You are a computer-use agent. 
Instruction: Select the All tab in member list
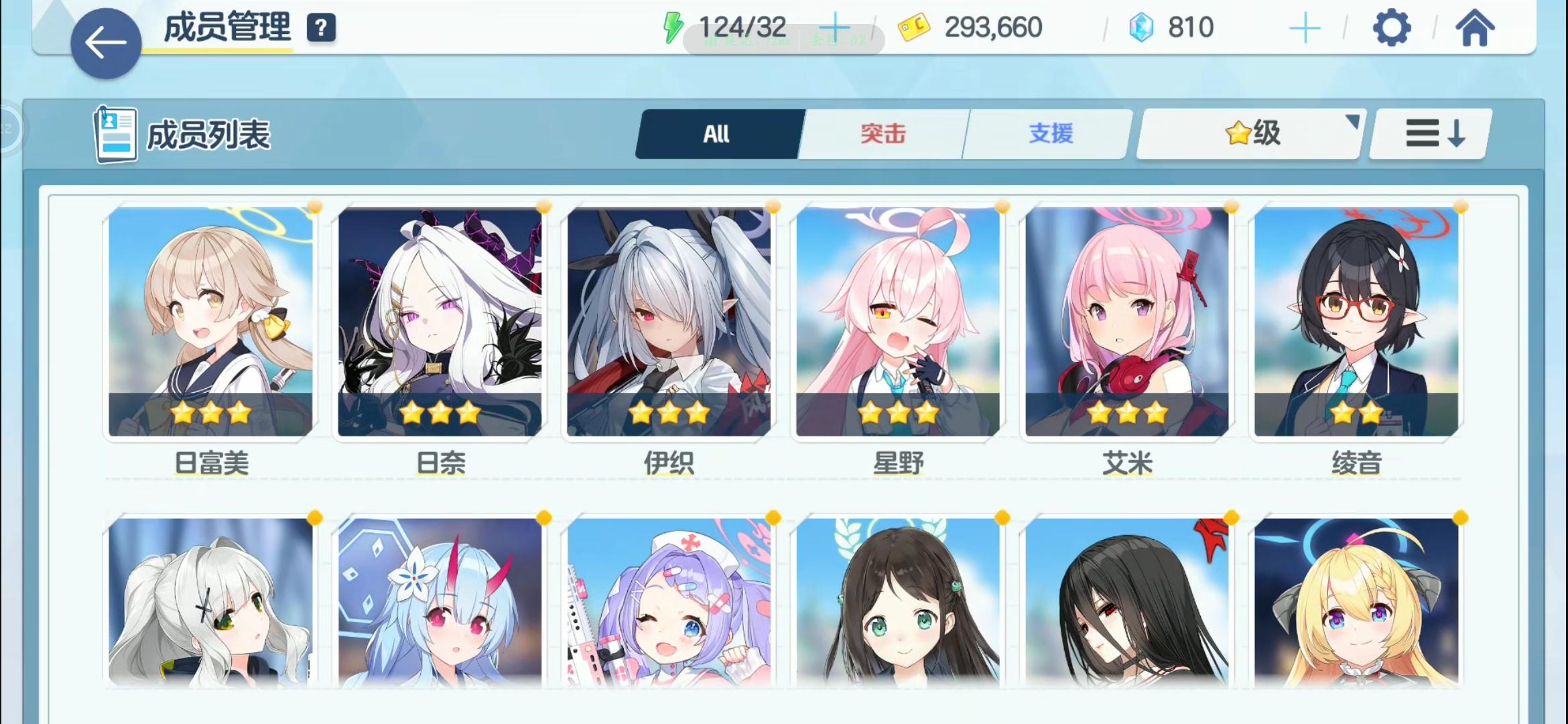point(717,134)
